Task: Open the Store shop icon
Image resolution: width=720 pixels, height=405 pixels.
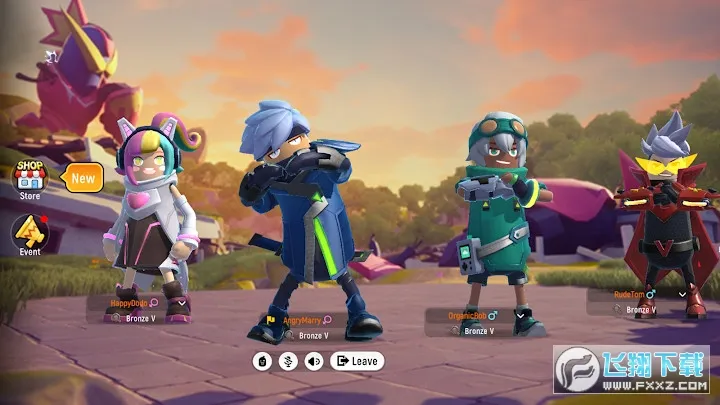Action: click(29, 177)
